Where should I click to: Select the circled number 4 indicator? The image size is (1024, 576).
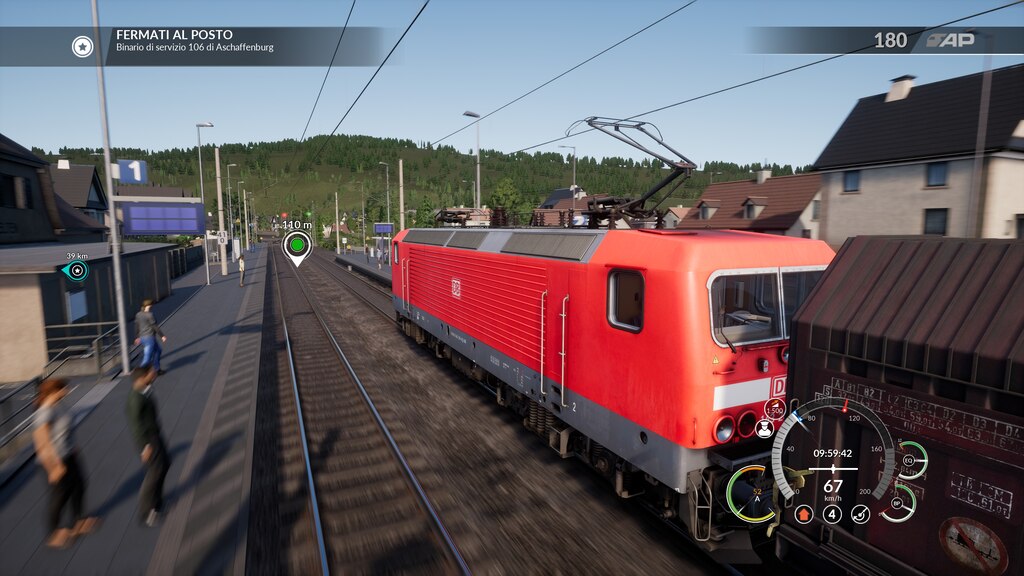click(x=832, y=514)
